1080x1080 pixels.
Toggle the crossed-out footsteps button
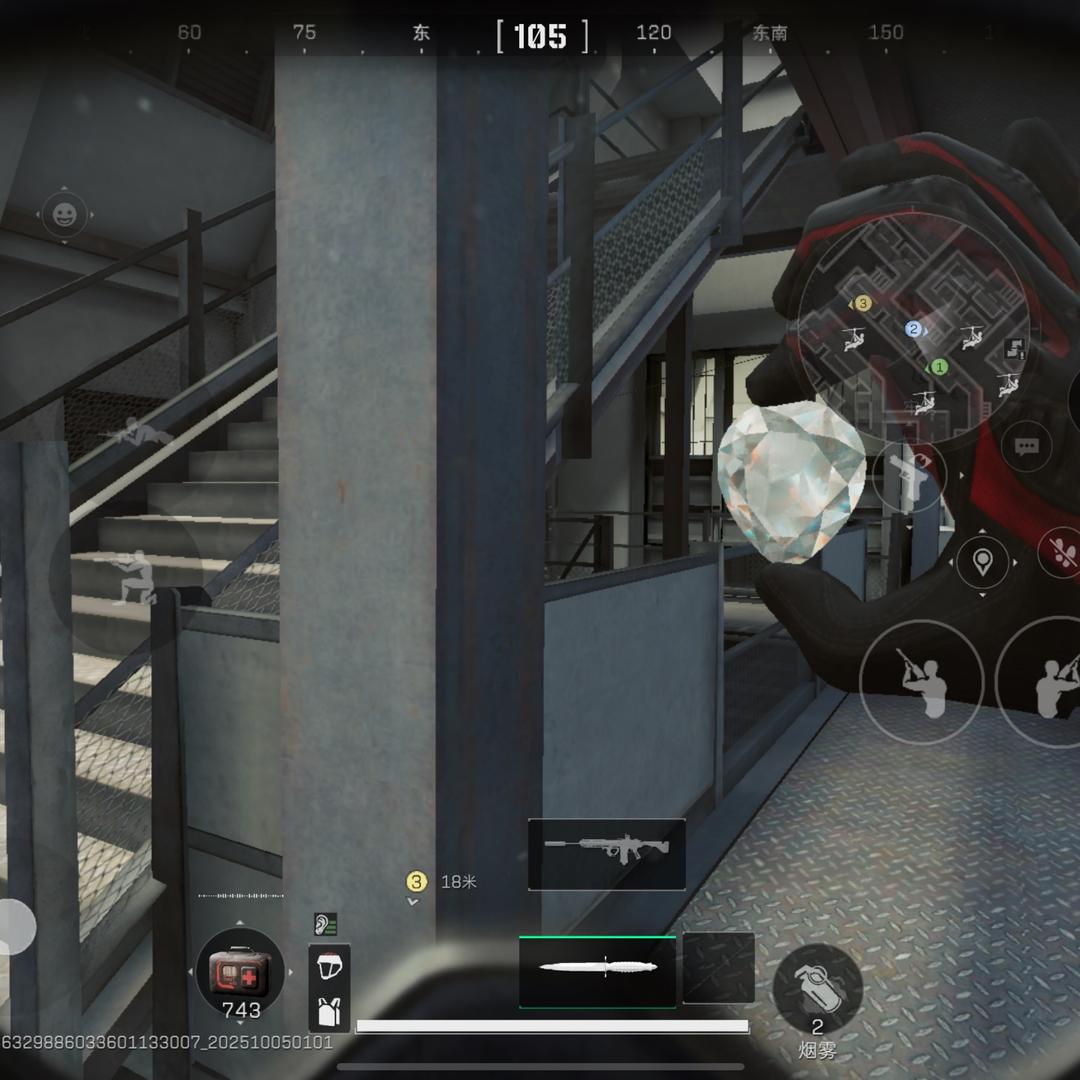point(1060,551)
